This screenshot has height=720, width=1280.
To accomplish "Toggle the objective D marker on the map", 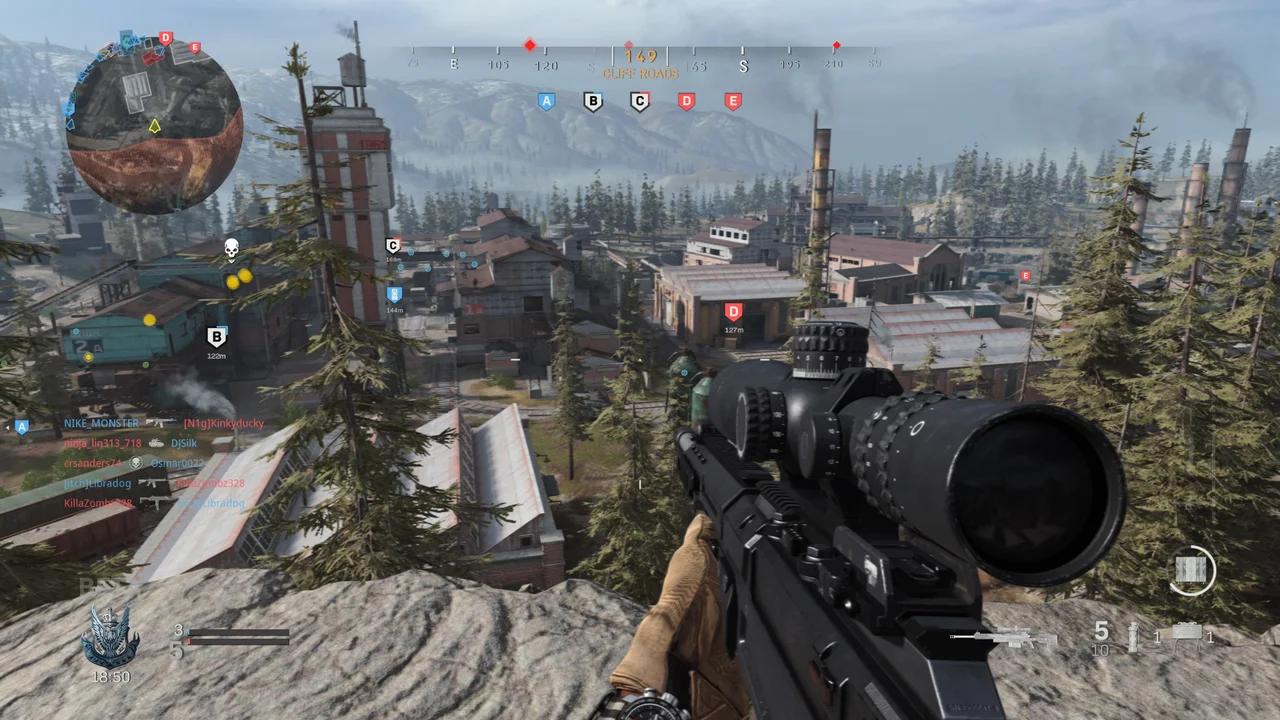I will 733,311.
